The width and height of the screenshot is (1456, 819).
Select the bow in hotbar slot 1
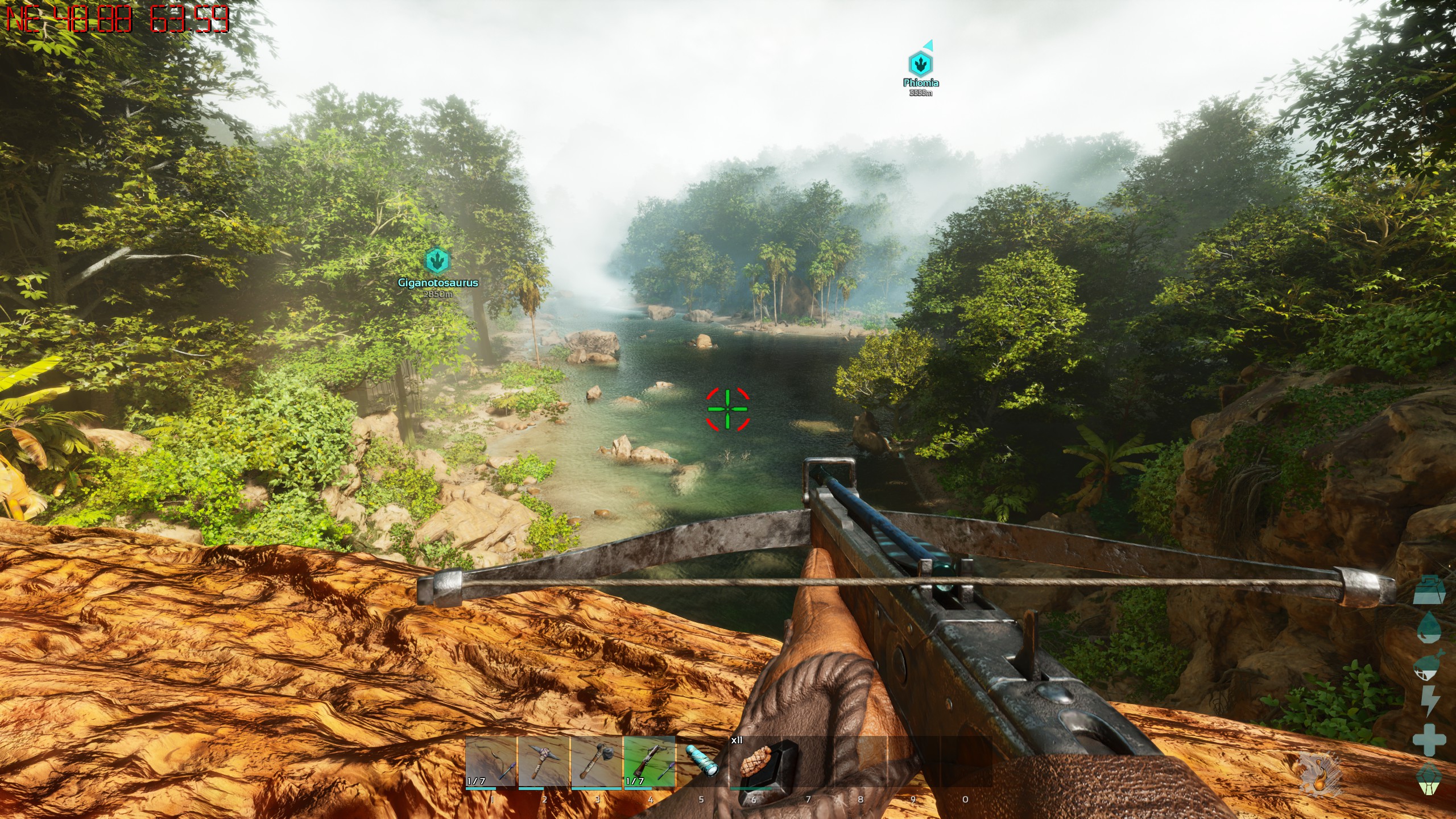(x=491, y=762)
